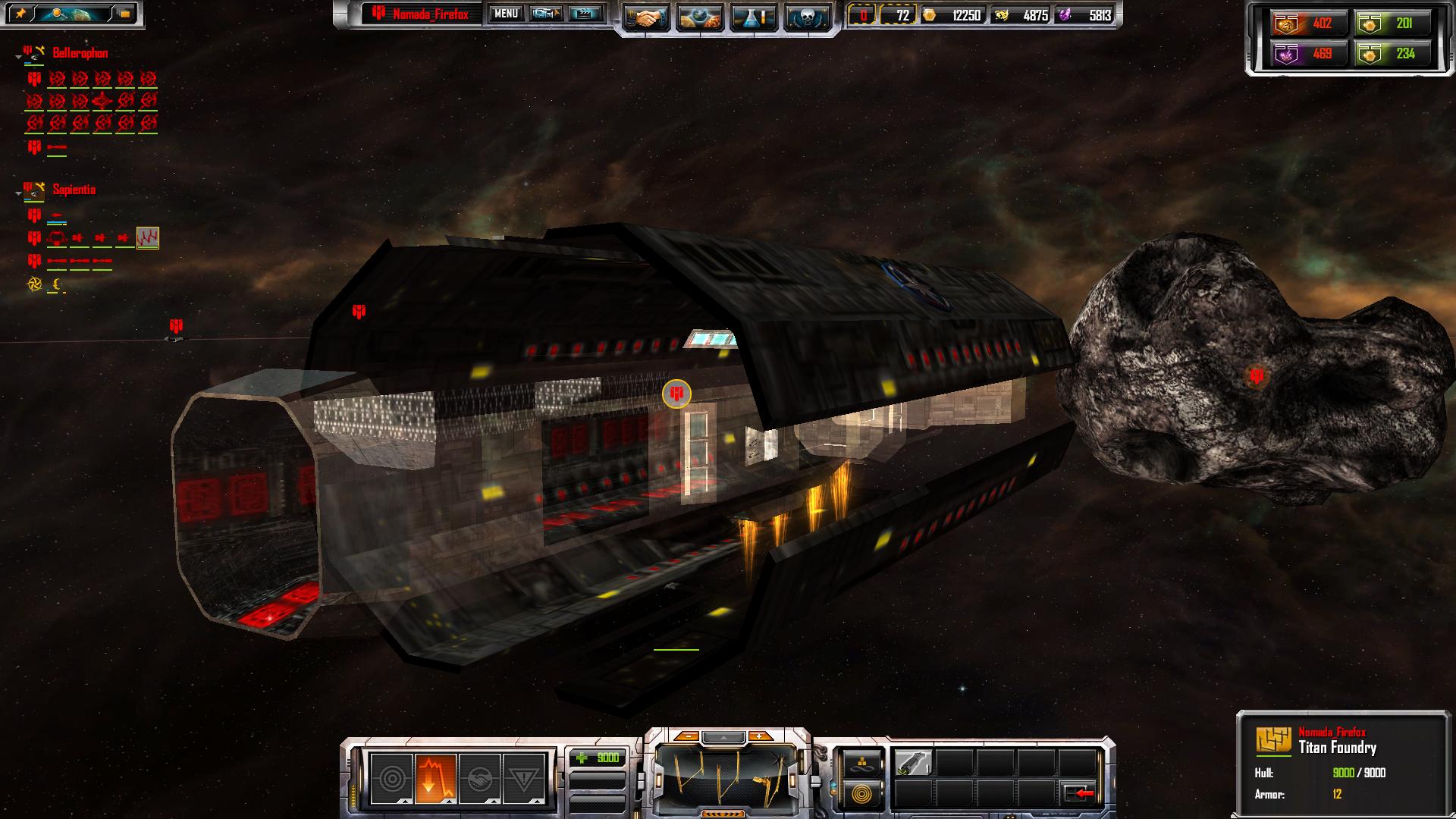Select the Bellerophon planet entry
The height and width of the screenshot is (819, 1456).
[x=80, y=53]
